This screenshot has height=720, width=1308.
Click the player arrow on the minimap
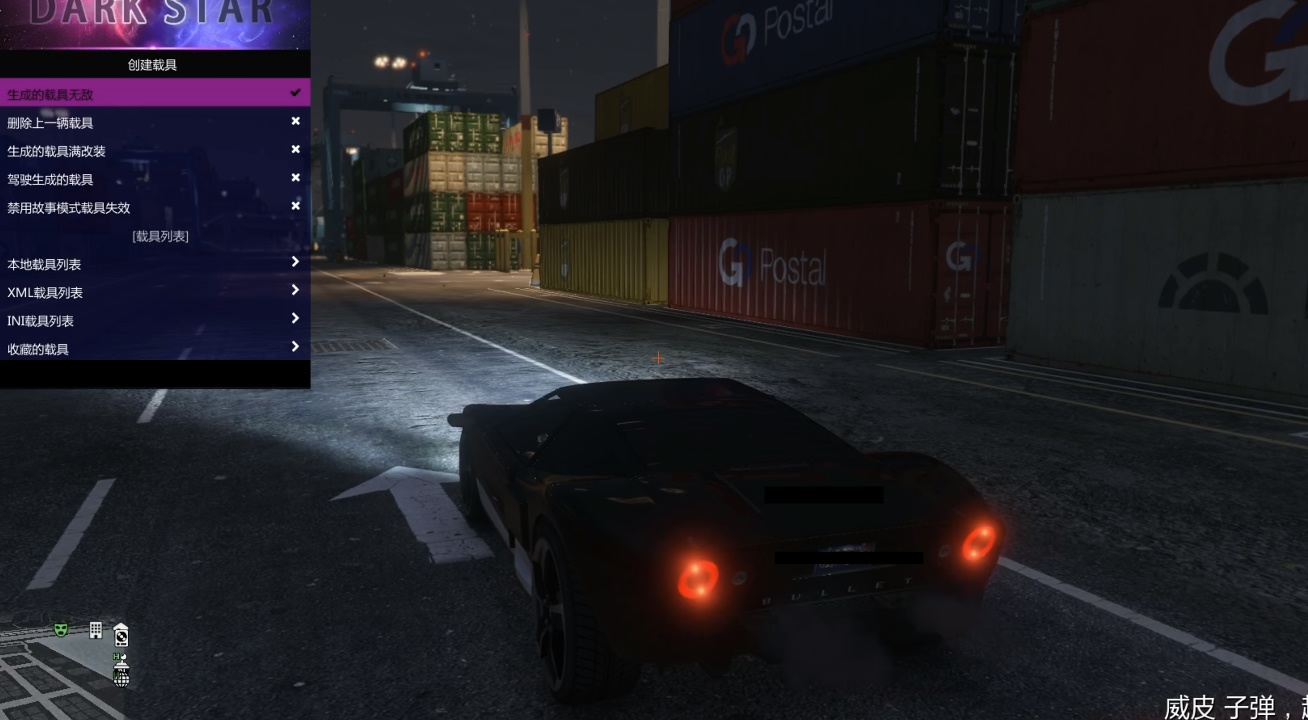pos(121,665)
